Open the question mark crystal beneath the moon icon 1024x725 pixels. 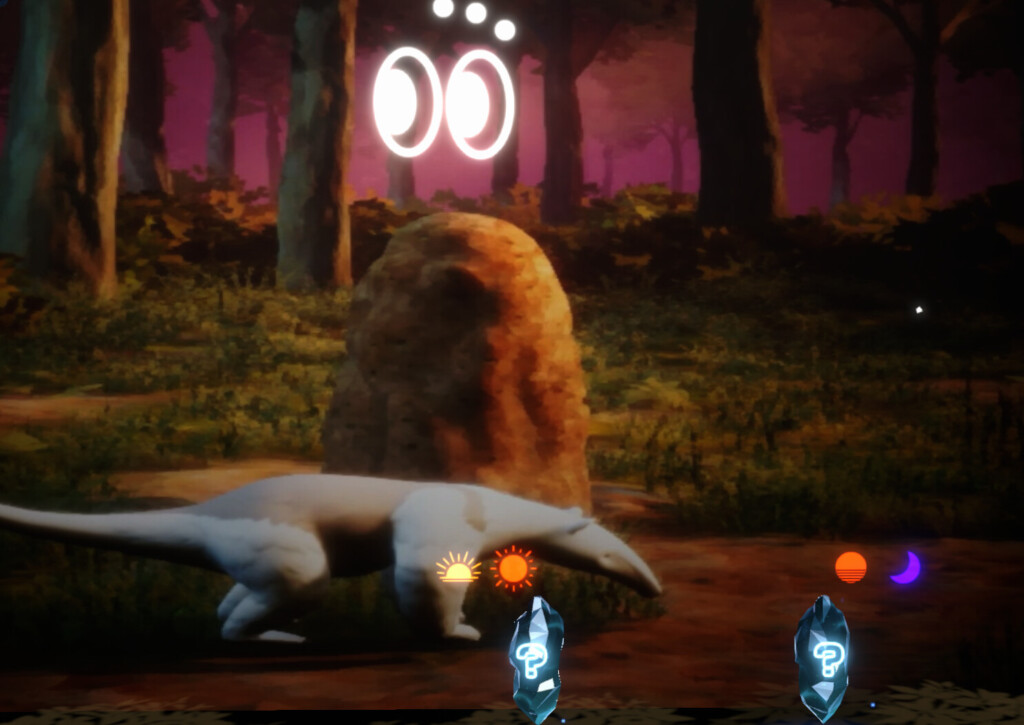click(x=822, y=657)
